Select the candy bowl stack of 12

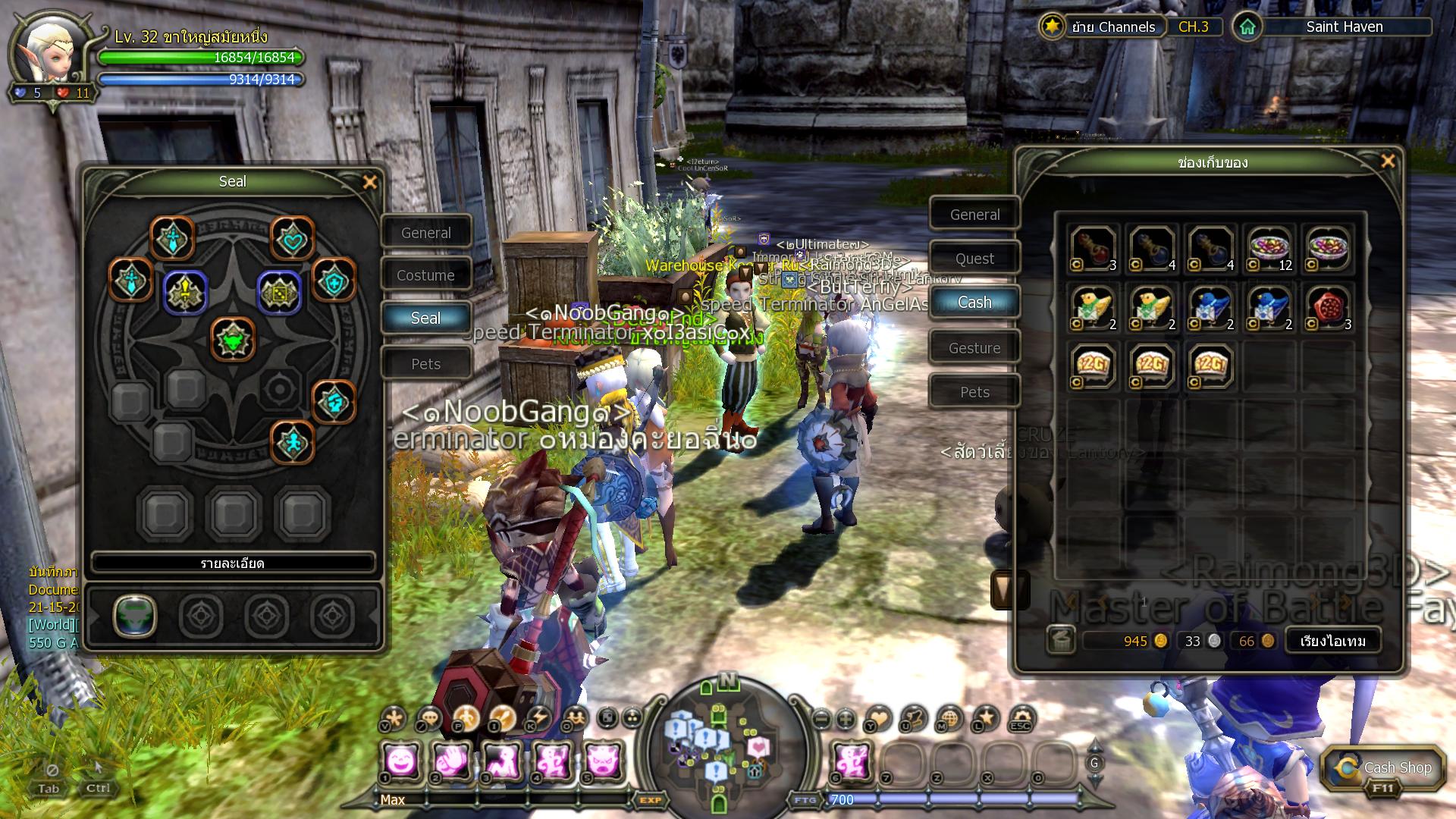tap(1270, 248)
